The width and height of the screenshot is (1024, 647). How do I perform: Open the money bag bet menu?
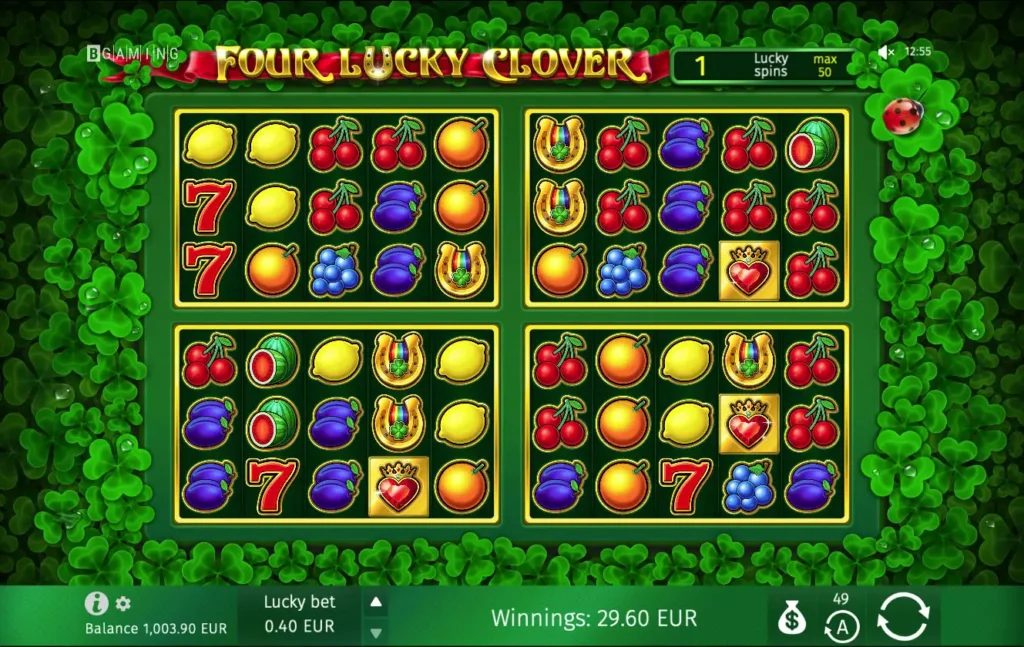coord(792,619)
